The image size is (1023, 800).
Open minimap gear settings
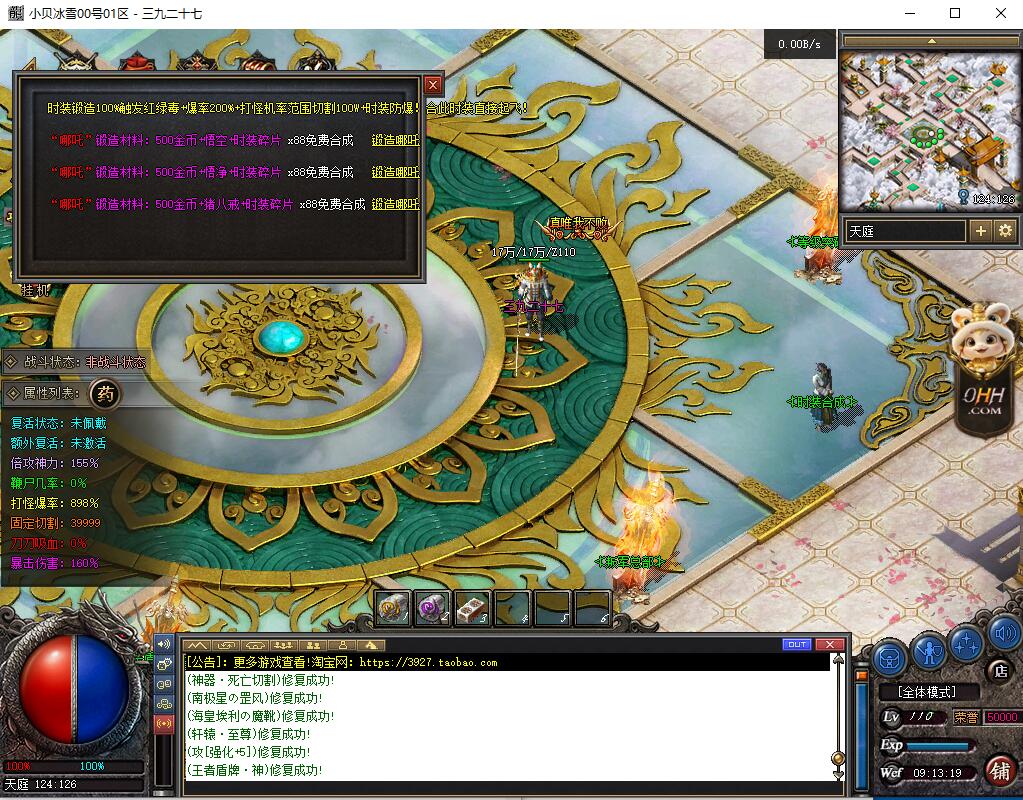pyautogui.click(x=1005, y=231)
